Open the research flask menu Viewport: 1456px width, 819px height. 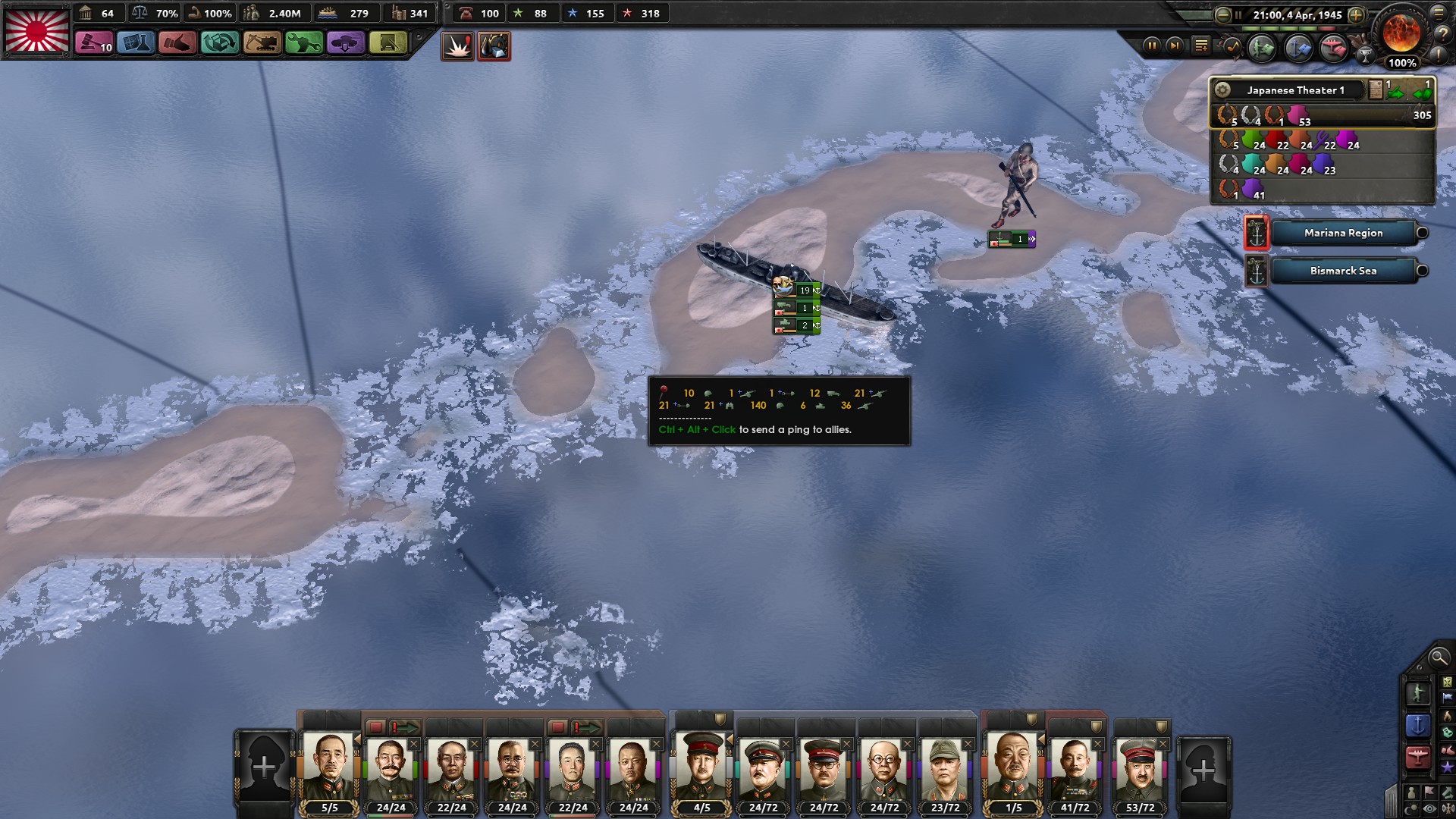pyautogui.click(x=136, y=43)
